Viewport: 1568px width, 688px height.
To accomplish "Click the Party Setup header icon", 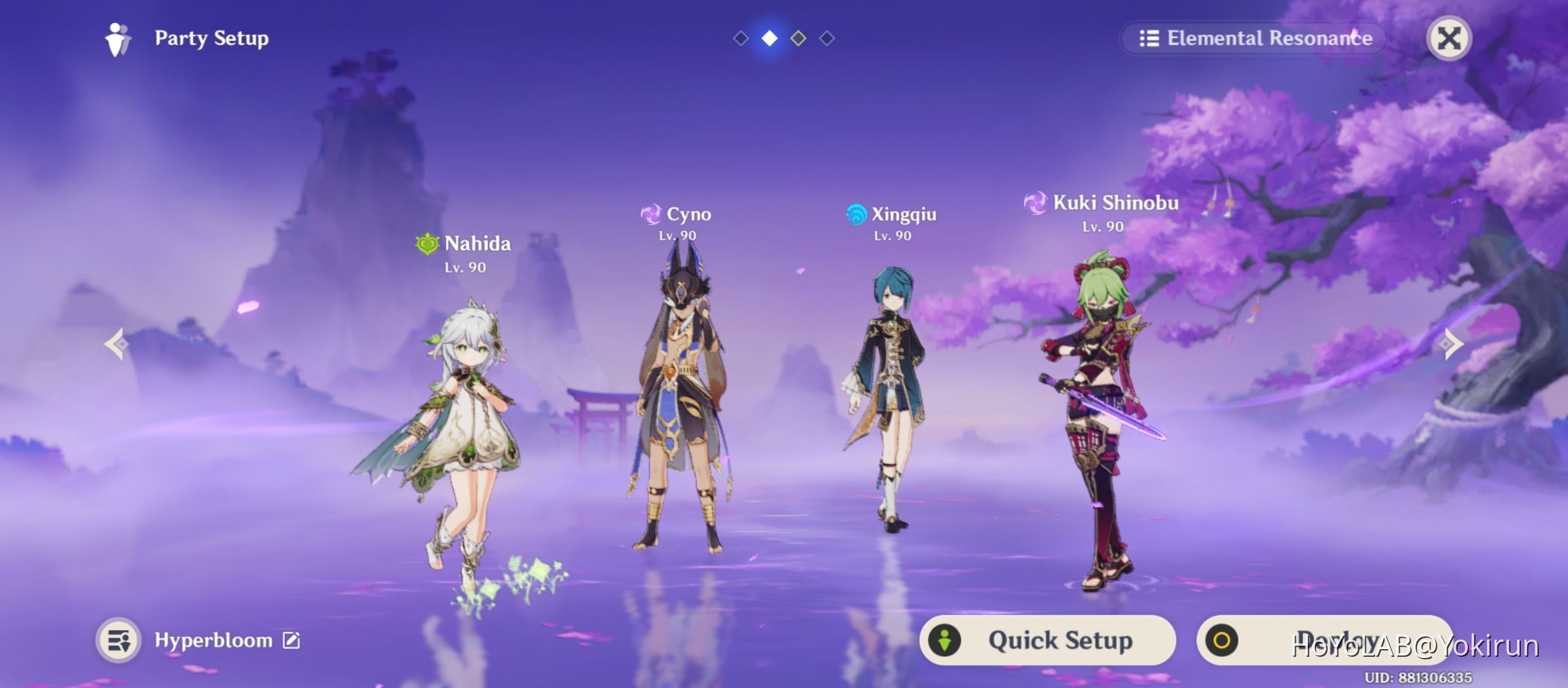I will tap(116, 38).
